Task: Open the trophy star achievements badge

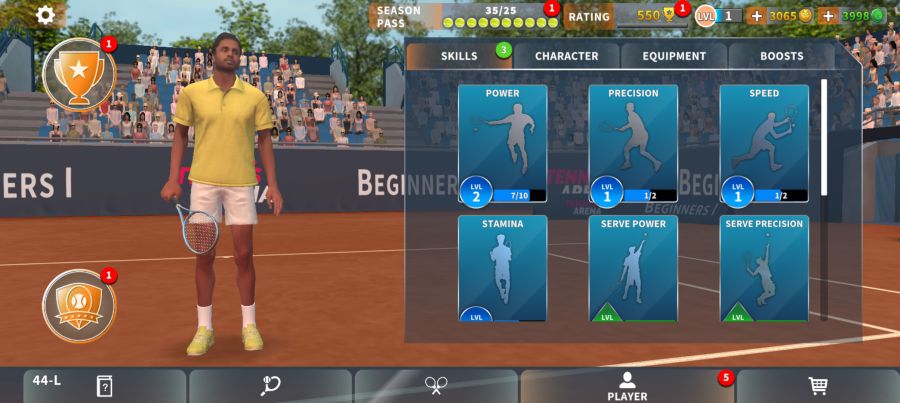Action: point(79,73)
